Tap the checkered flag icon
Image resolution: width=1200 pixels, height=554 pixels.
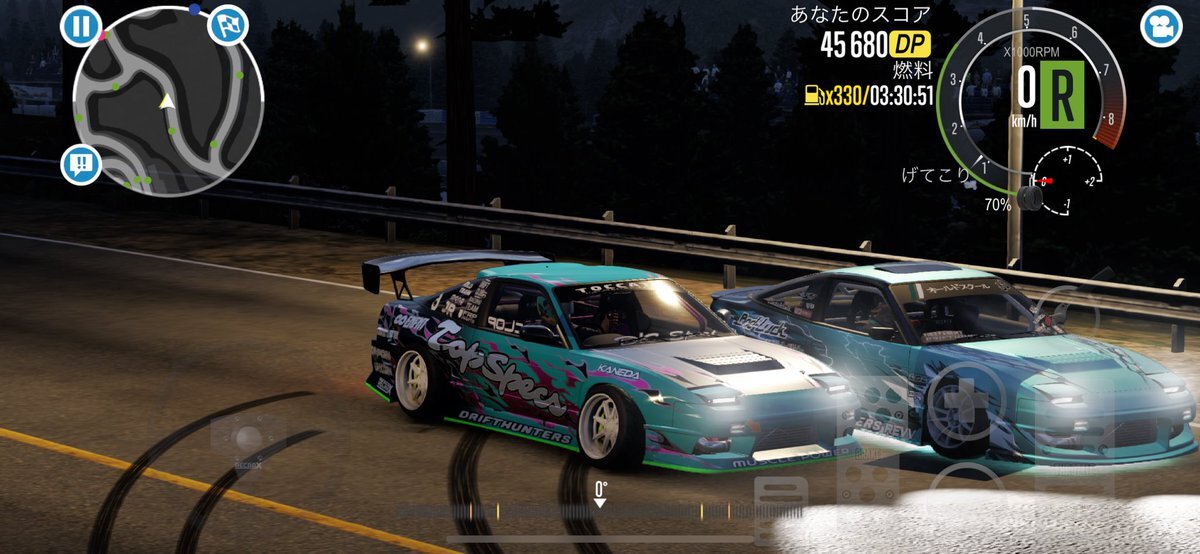227,26
